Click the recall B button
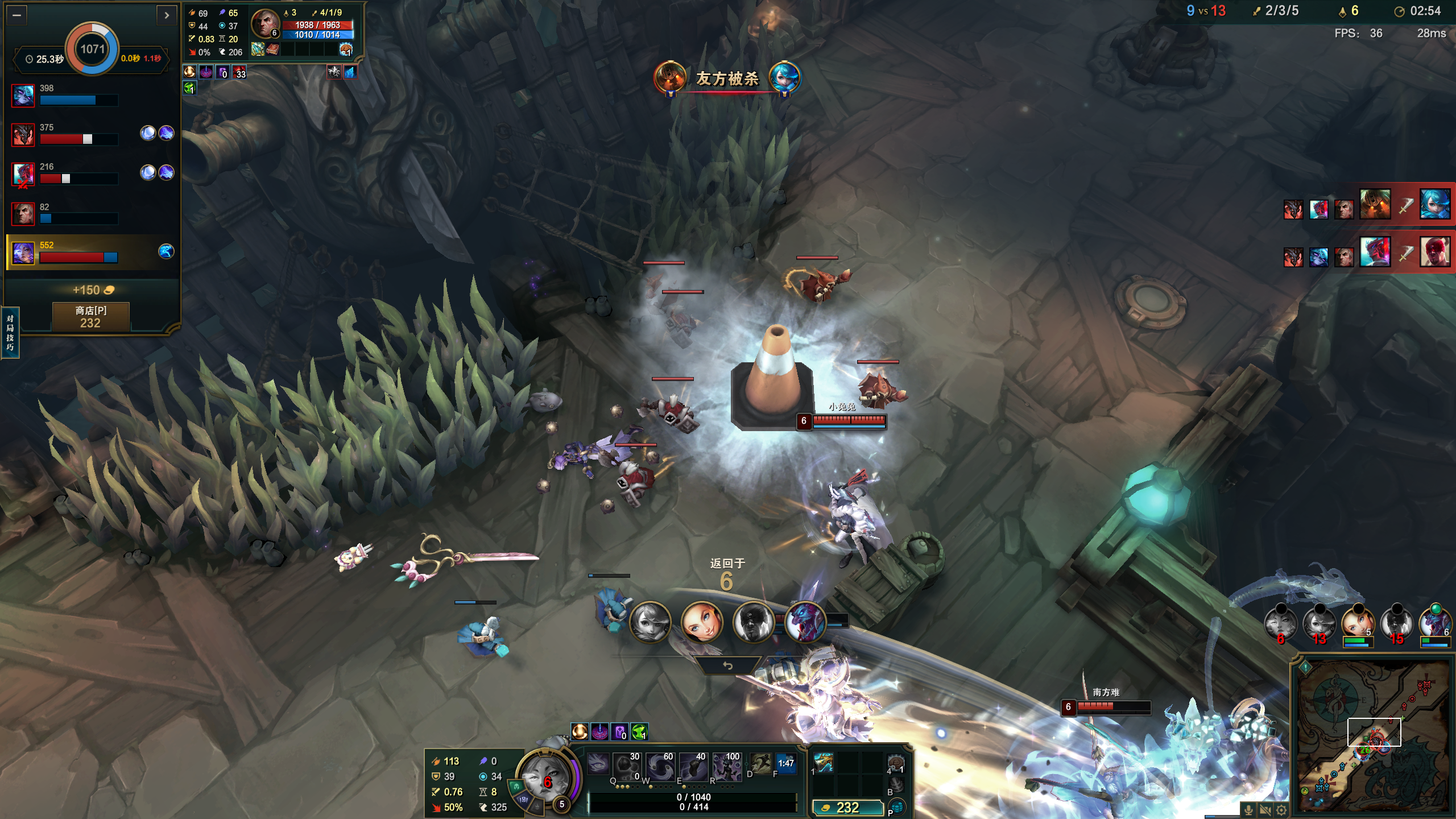Viewport: 1456px width, 819px height. click(896, 785)
